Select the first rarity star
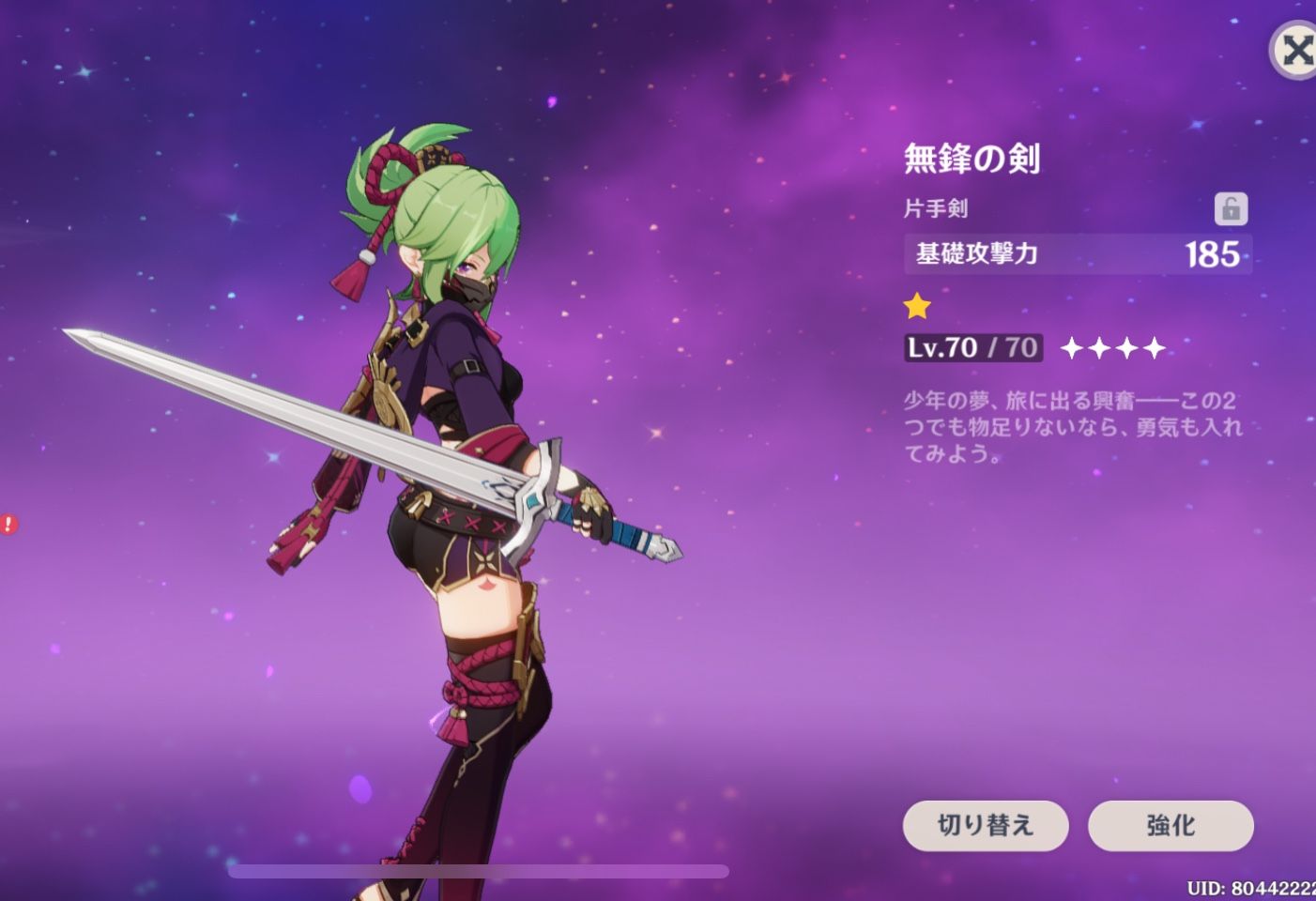This screenshot has height=901, width=1316. click(x=1073, y=347)
